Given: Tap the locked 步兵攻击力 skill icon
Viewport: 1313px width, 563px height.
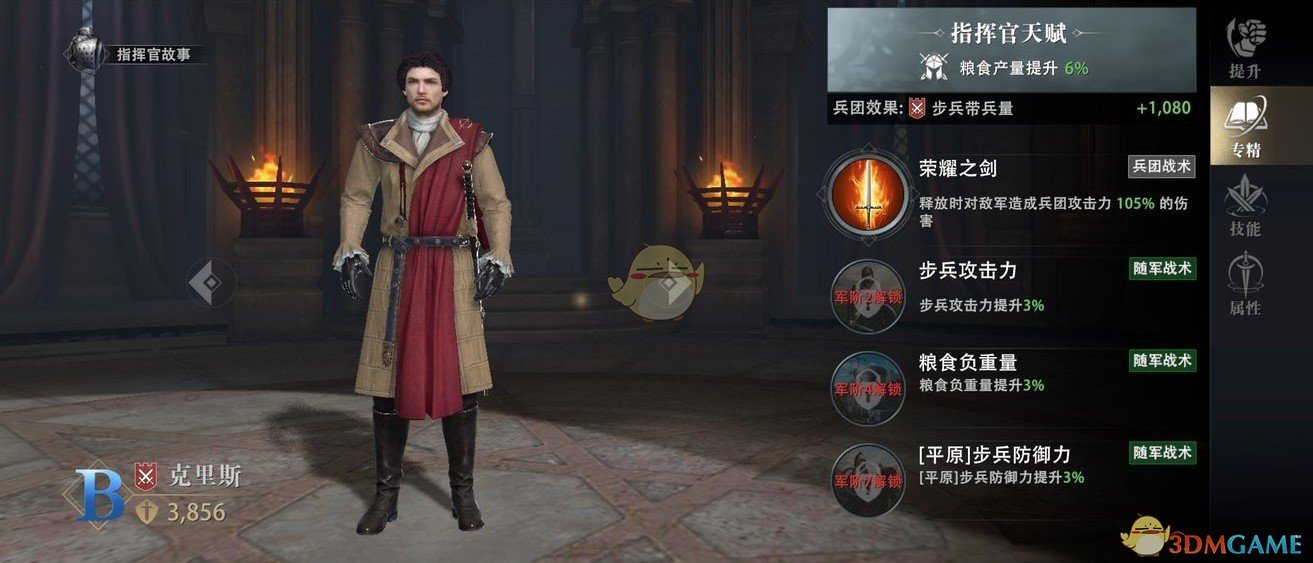Looking at the screenshot, I should point(867,294).
